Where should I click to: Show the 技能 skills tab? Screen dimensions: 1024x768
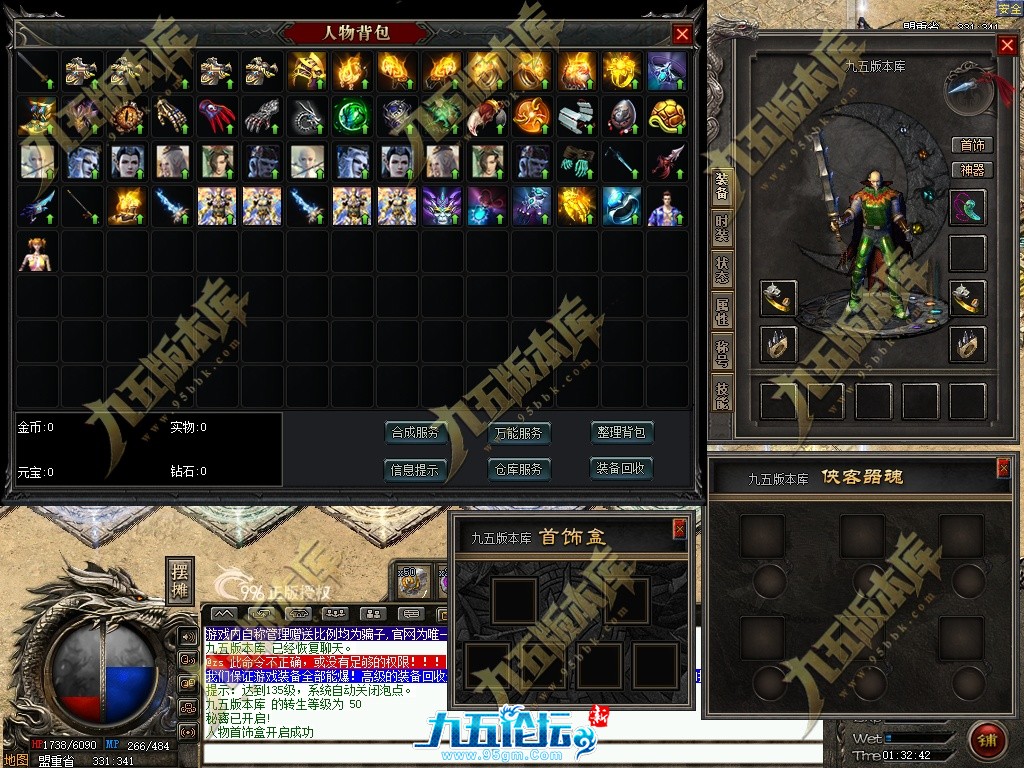pyautogui.click(x=721, y=394)
